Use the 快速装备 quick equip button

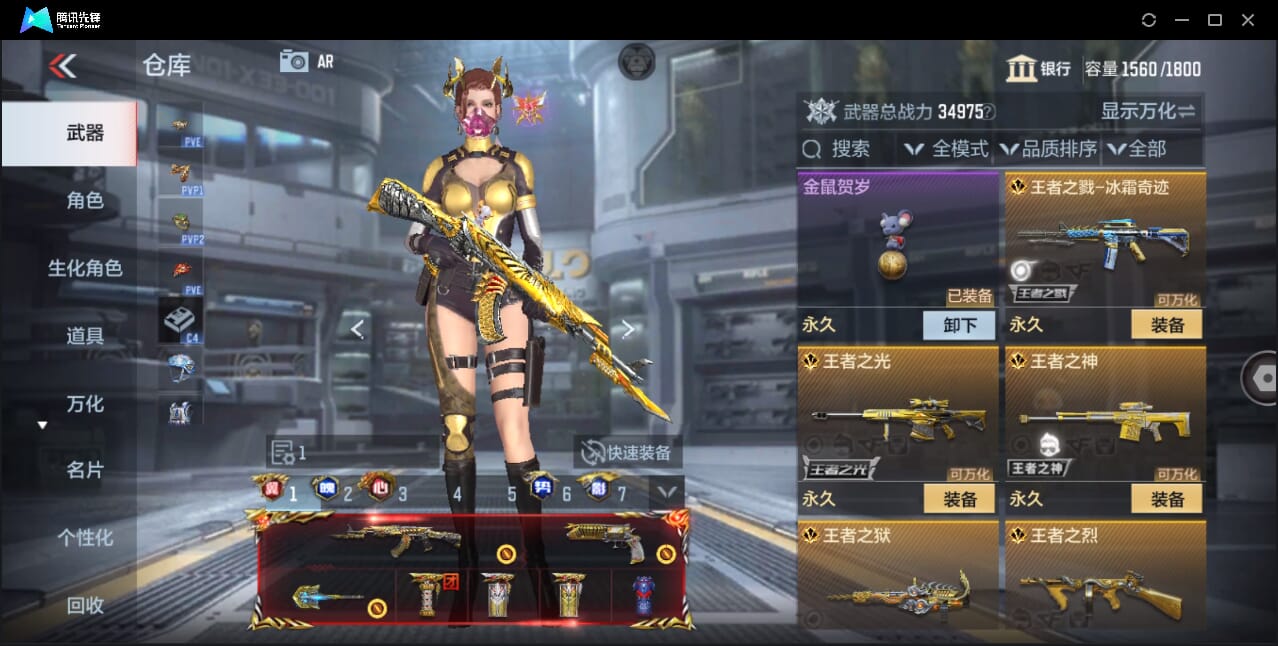tap(628, 452)
